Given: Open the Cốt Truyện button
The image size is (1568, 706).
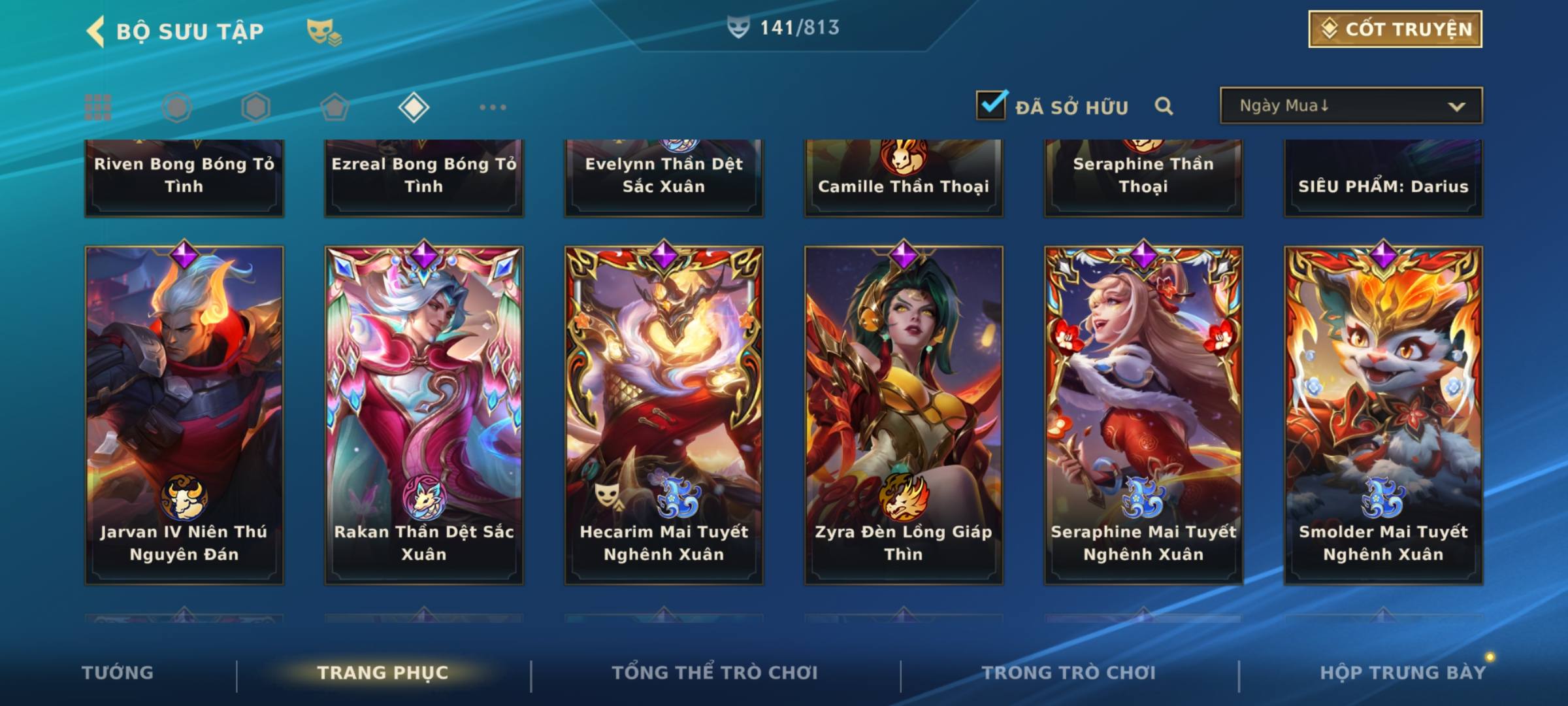Looking at the screenshot, I should [1395, 29].
